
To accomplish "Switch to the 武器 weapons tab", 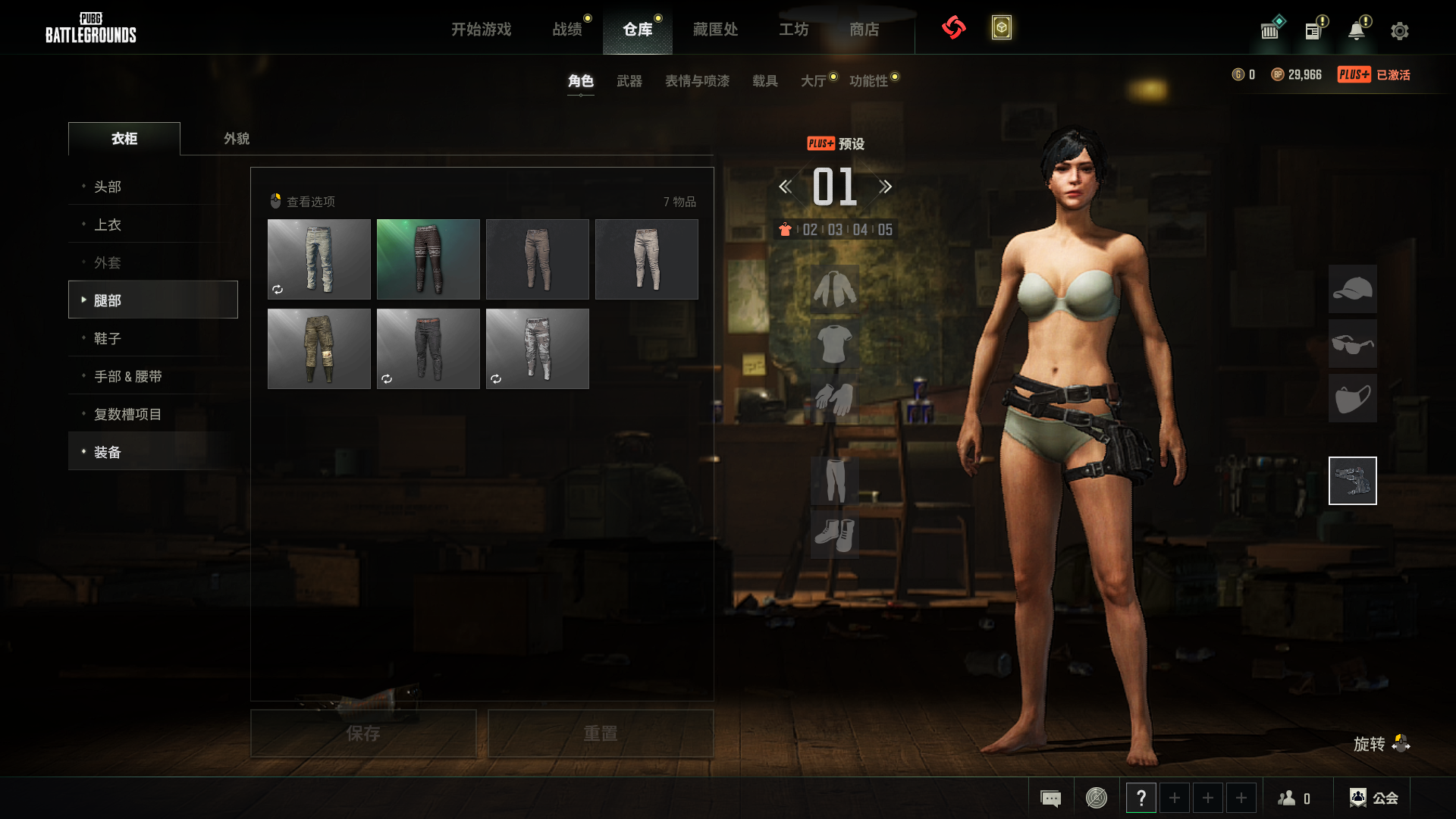I will click(x=629, y=81).
